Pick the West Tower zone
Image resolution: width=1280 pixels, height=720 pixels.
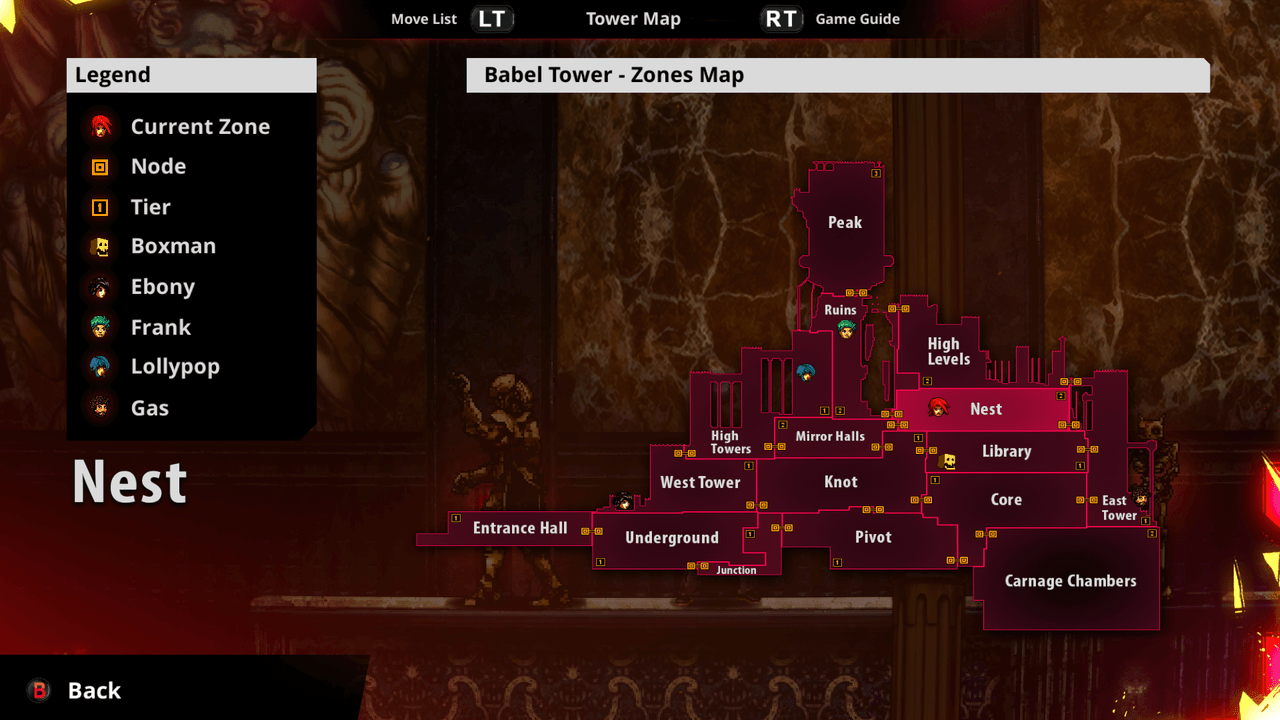coord(700,482)
